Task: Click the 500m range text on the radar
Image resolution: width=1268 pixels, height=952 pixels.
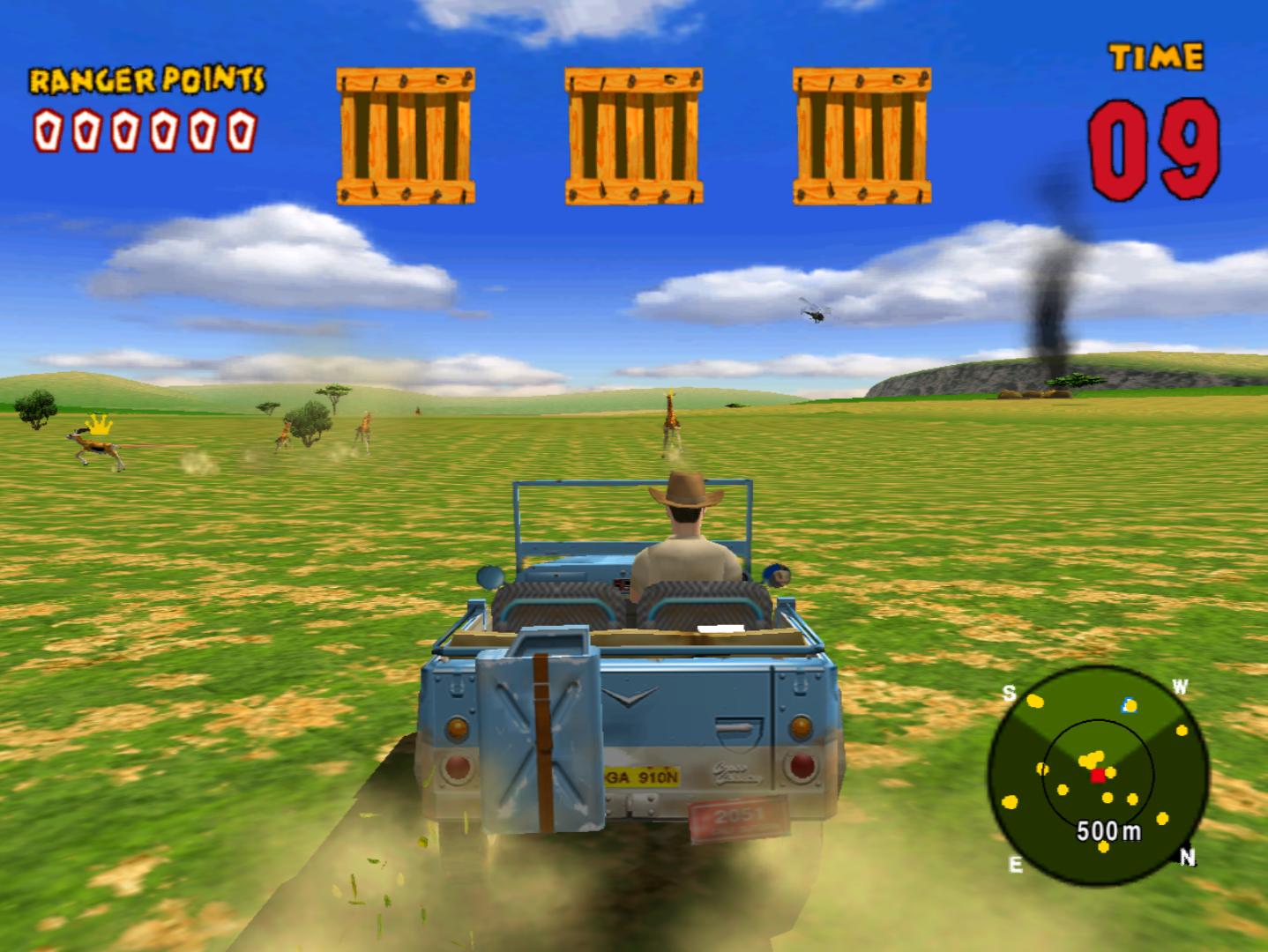Action: click(1108, 829)
